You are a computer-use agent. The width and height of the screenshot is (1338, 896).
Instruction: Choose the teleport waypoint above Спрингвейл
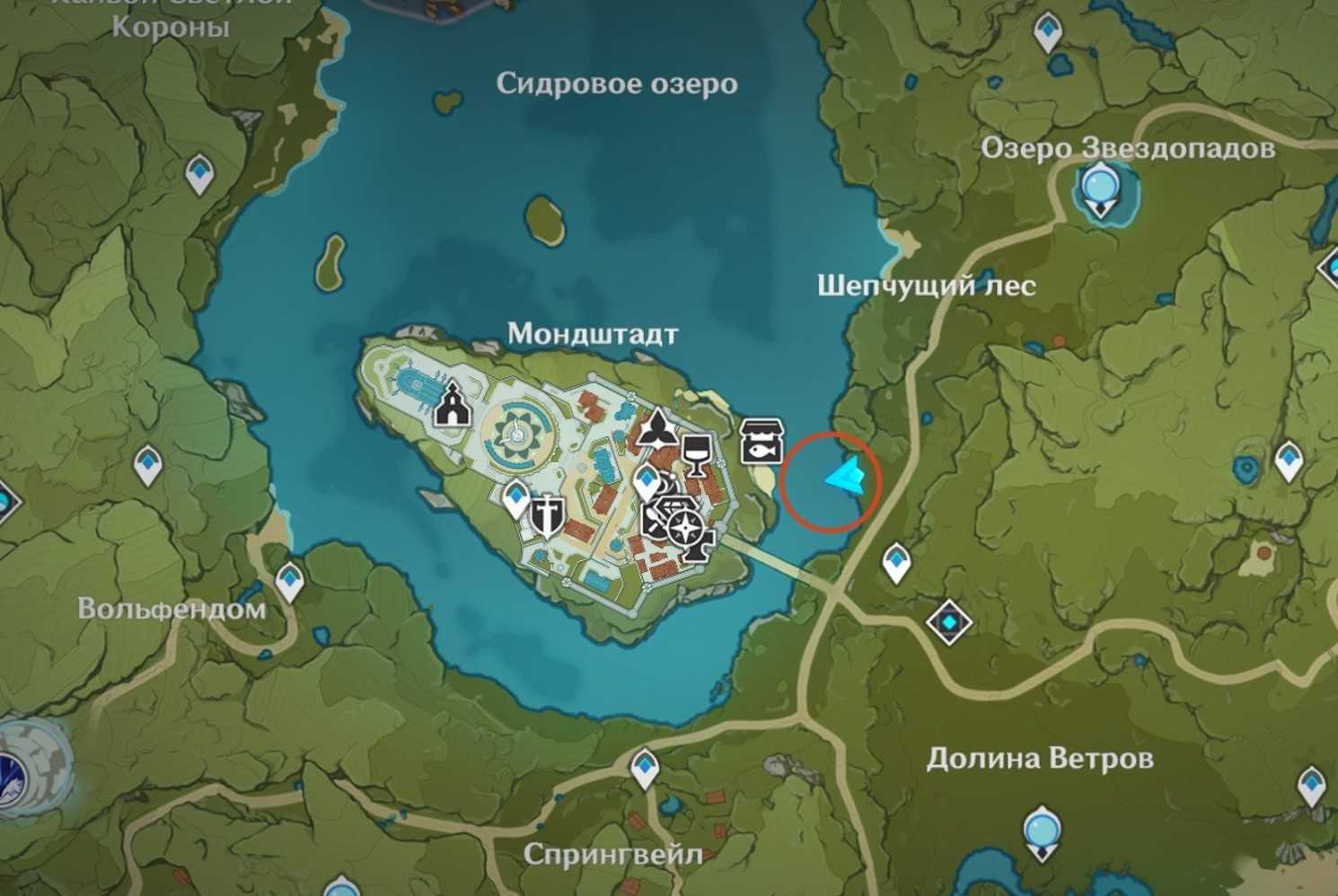(645, 769)
